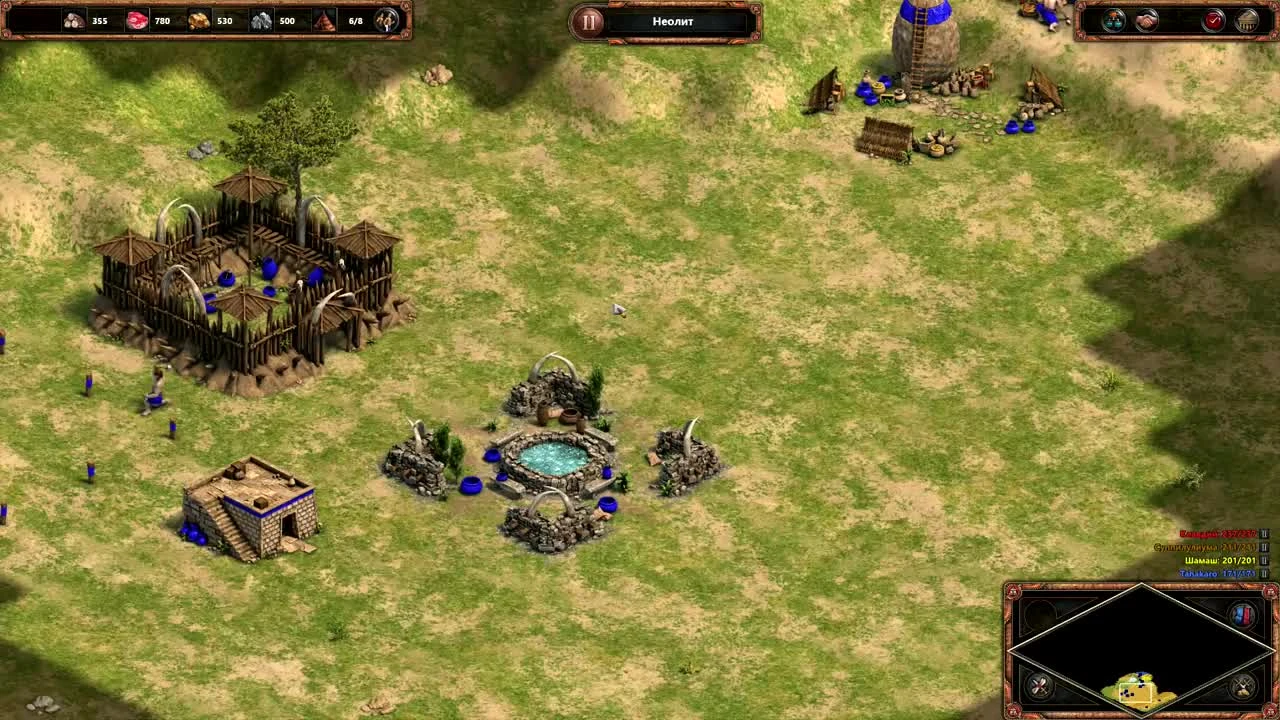Click the stone resource icon
This screenshot has width=1280, height=720.
260,19
